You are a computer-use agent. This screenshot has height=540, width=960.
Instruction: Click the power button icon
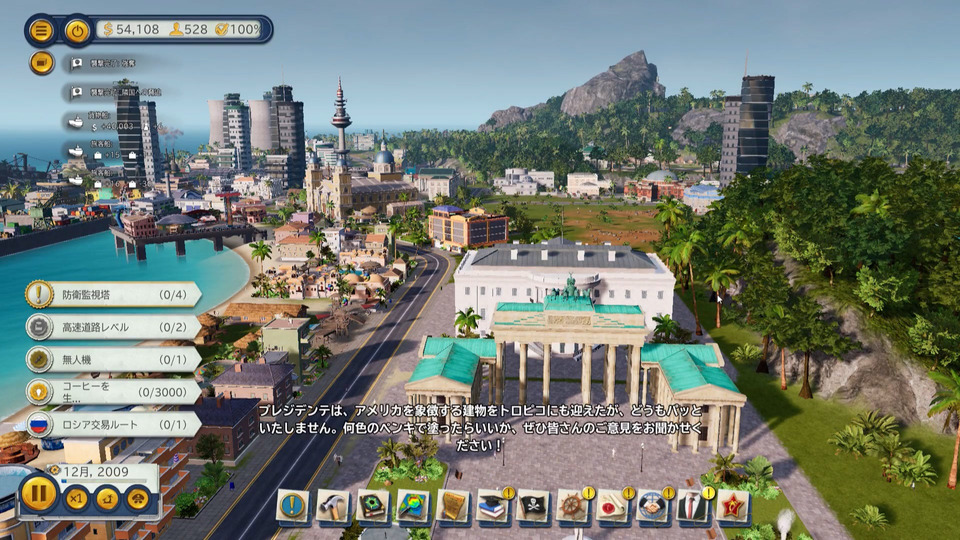click(77, 30)
